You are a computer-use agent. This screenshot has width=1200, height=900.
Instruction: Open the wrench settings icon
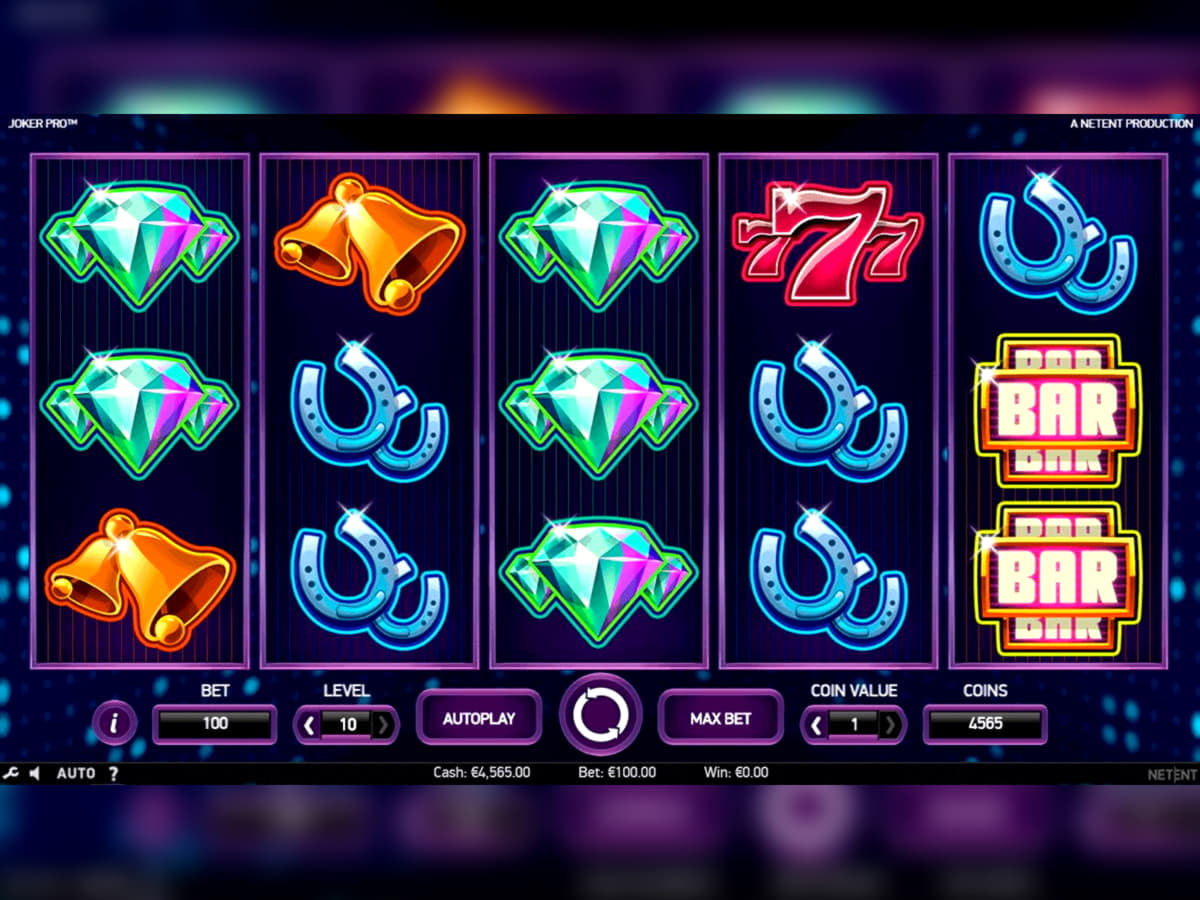pyautogui.click(x=11, y=773)
